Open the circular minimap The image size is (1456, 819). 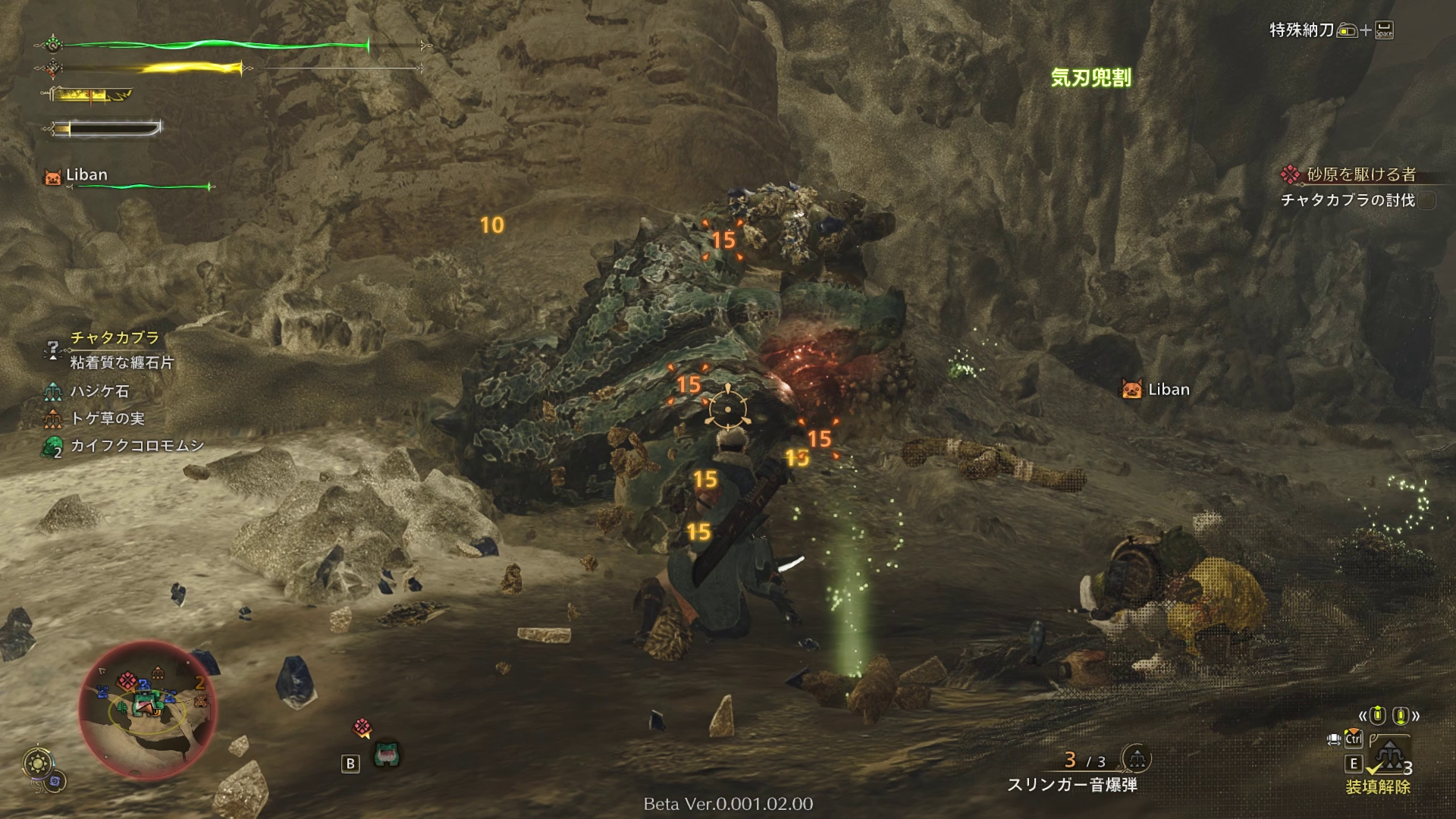(147, 709)
